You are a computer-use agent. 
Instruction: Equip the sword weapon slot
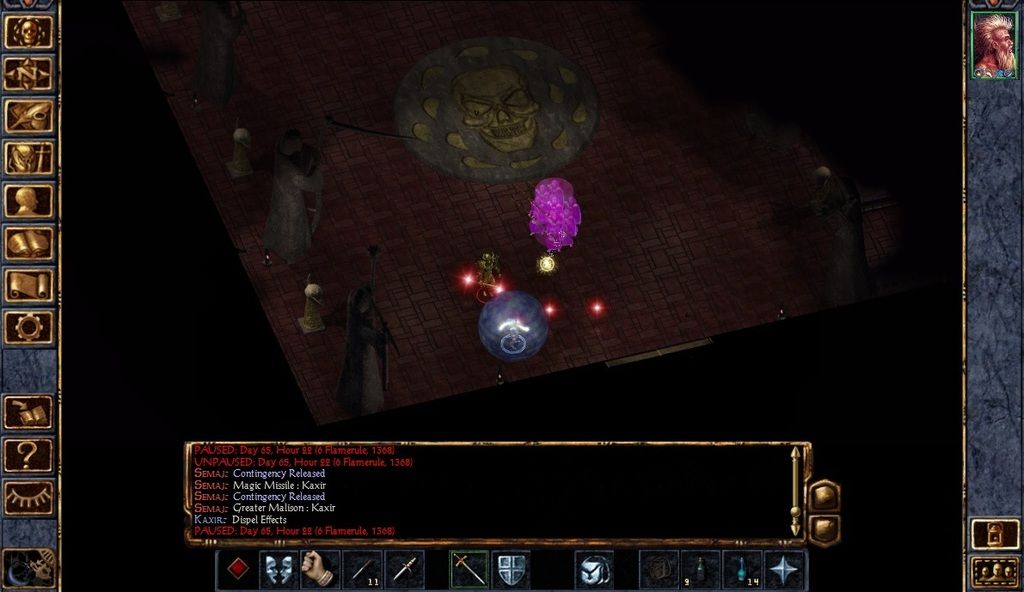click(x=469, y=569)
